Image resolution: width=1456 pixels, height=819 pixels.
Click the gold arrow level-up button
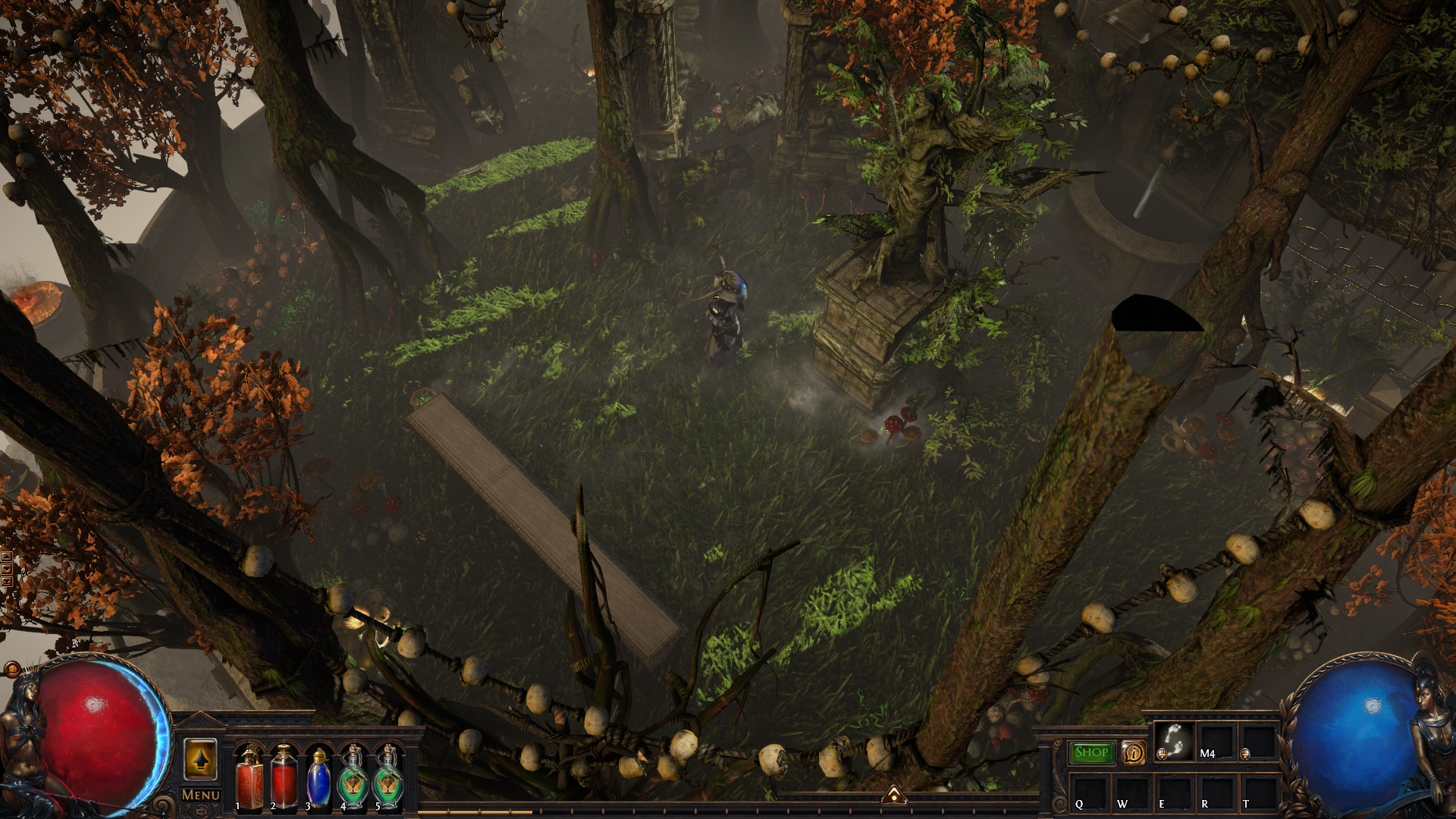coord(201,759)
